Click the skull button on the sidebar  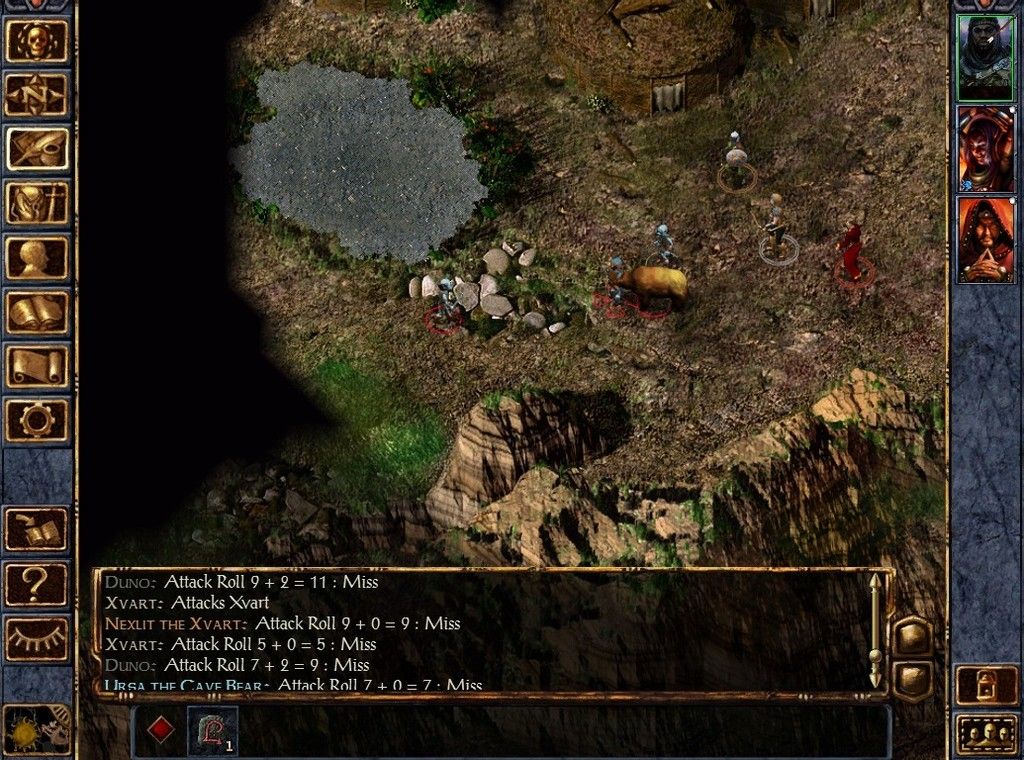38,41
